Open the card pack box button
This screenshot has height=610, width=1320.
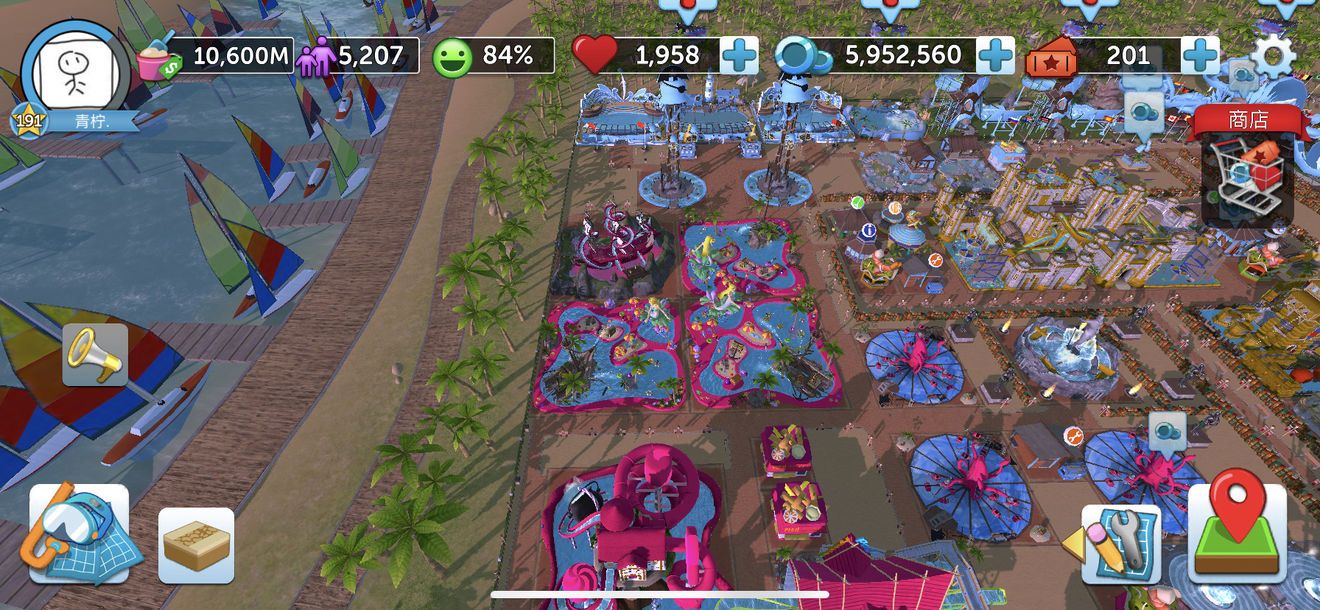[196, 545]
